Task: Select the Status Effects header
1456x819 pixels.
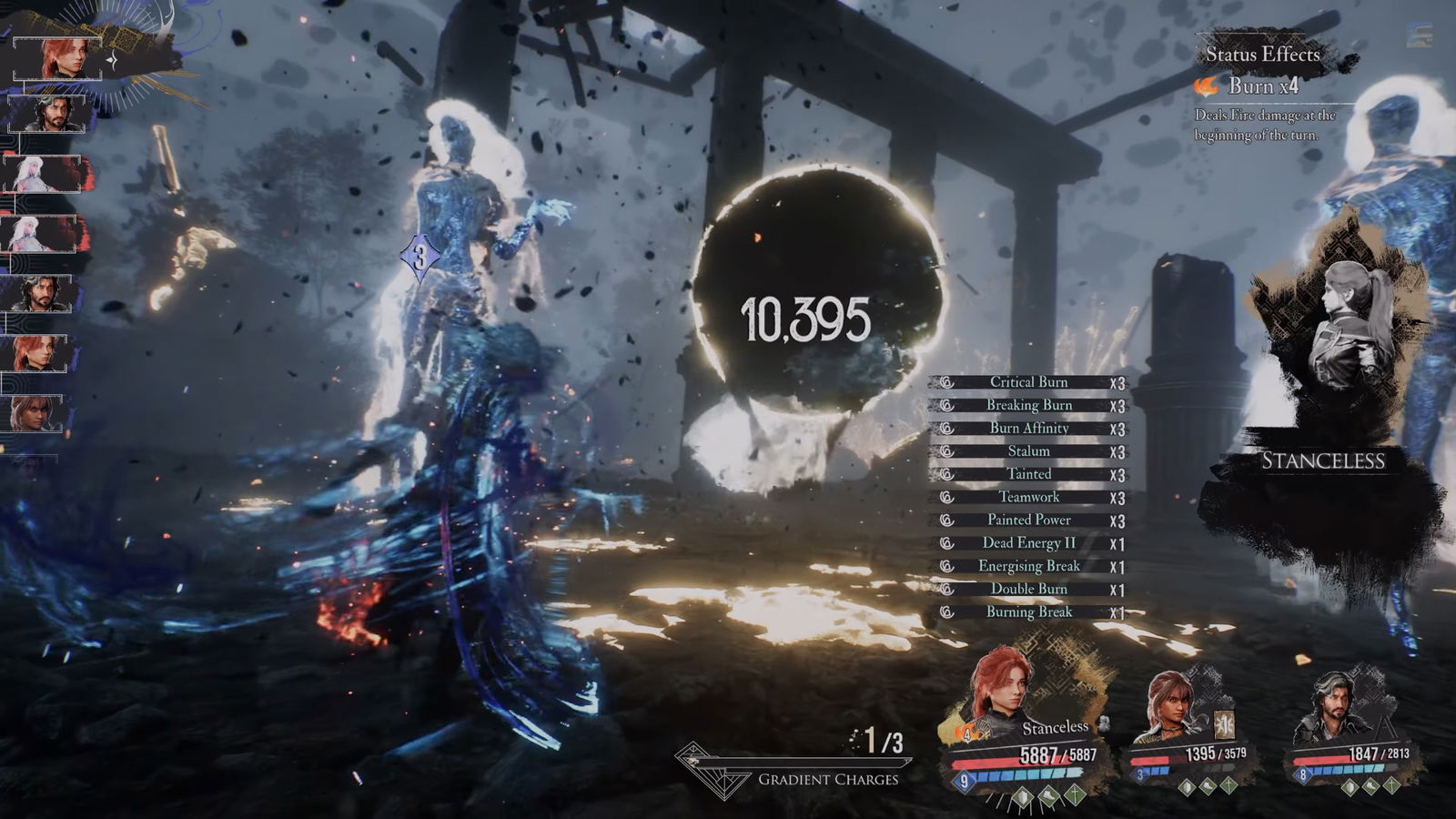Action: tap(1263, 56)
